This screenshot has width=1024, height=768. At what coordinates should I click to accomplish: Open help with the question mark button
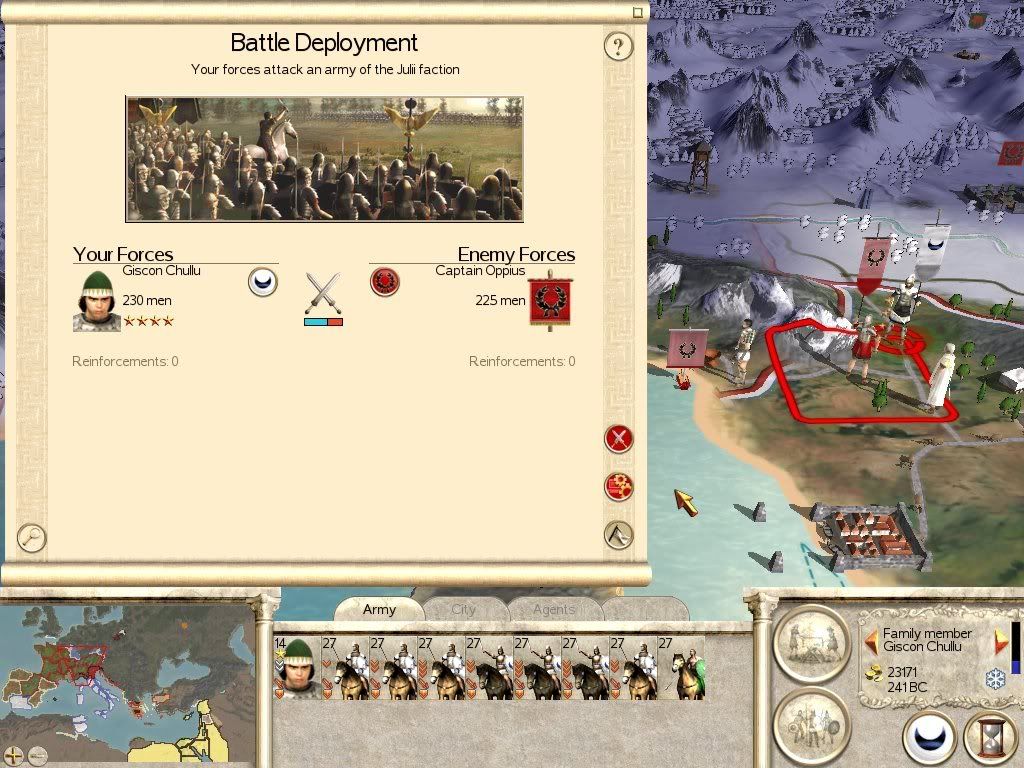click(619, 46)
